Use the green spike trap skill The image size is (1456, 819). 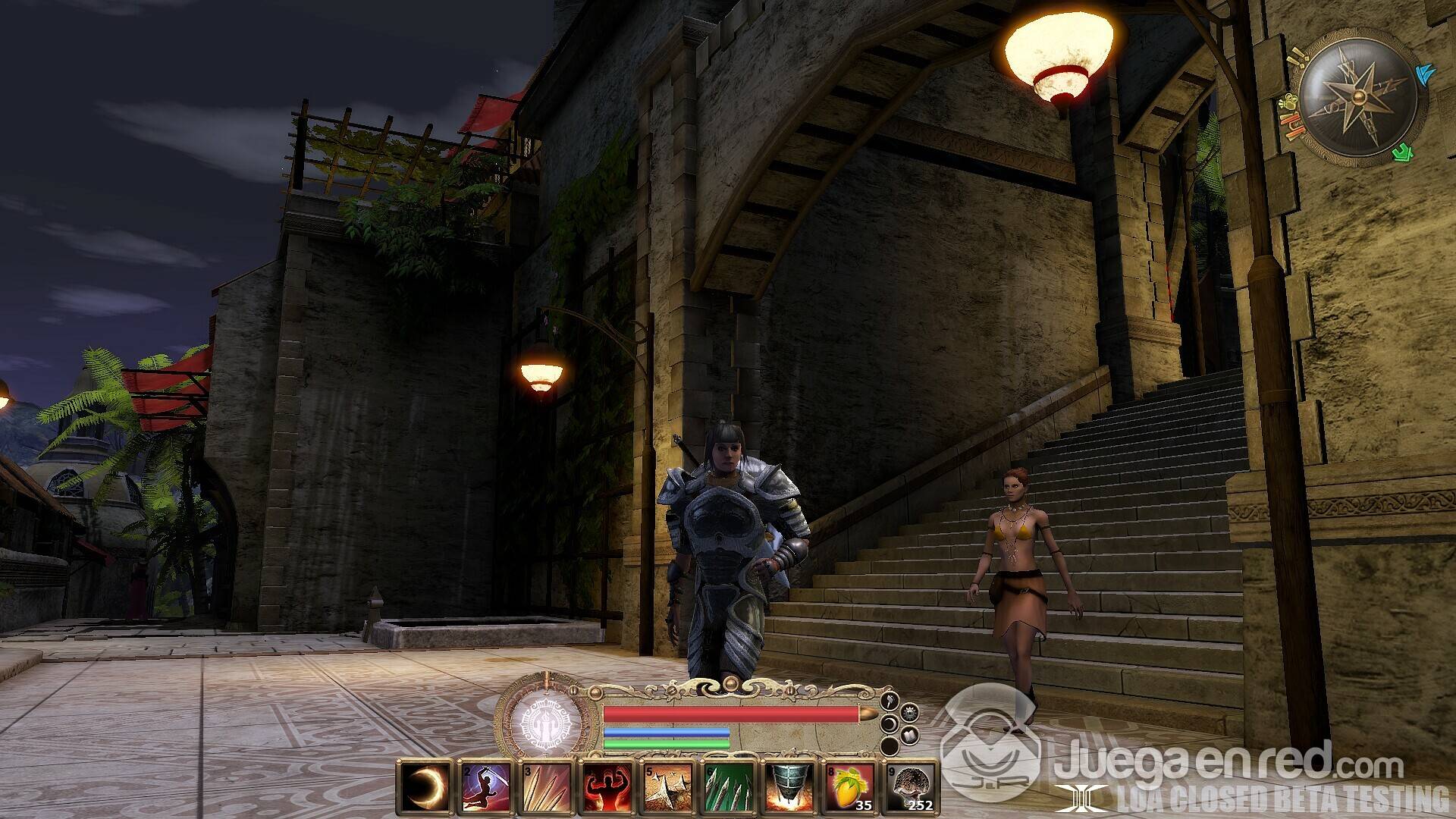coord(727,786)
